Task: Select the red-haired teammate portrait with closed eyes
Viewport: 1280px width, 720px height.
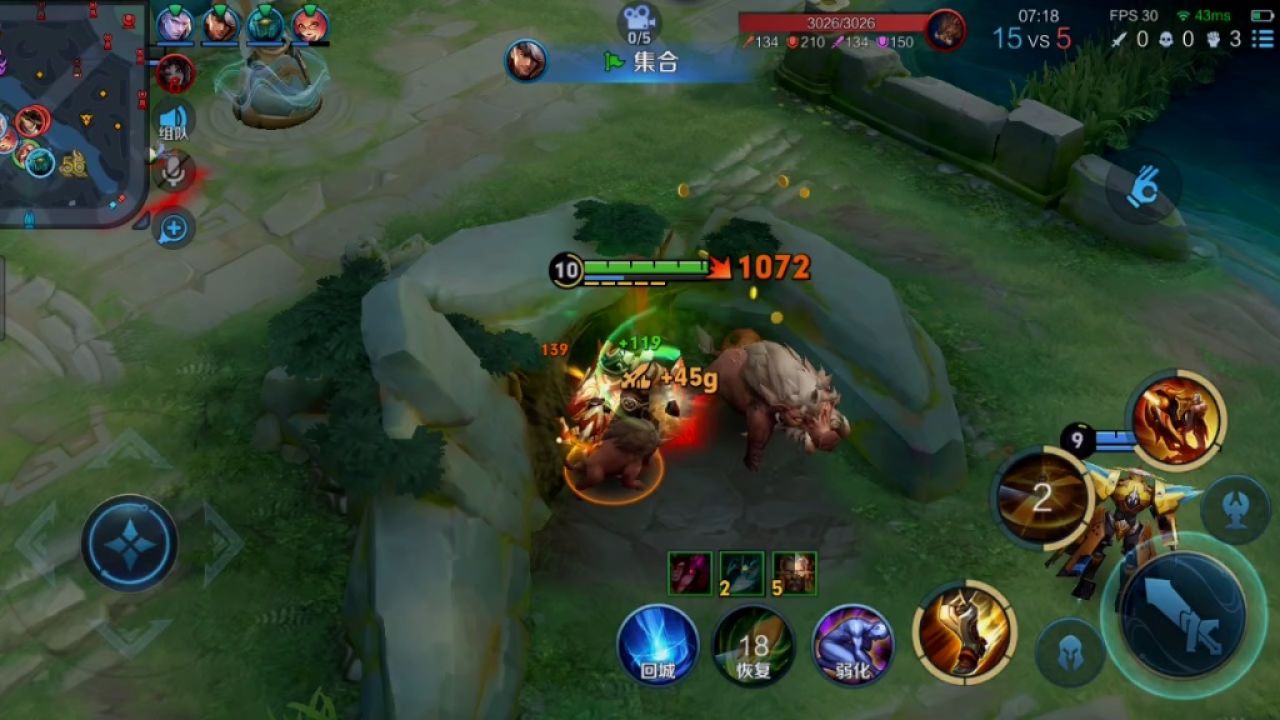Action: coord(310,24)
